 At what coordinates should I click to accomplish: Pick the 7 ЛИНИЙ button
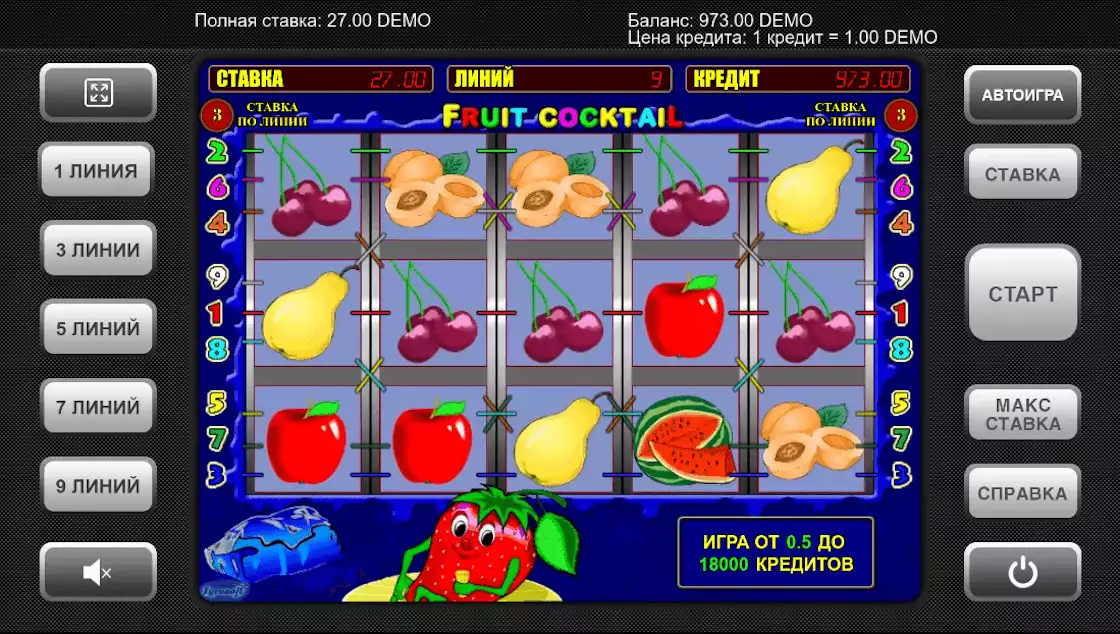click(97, 407)
